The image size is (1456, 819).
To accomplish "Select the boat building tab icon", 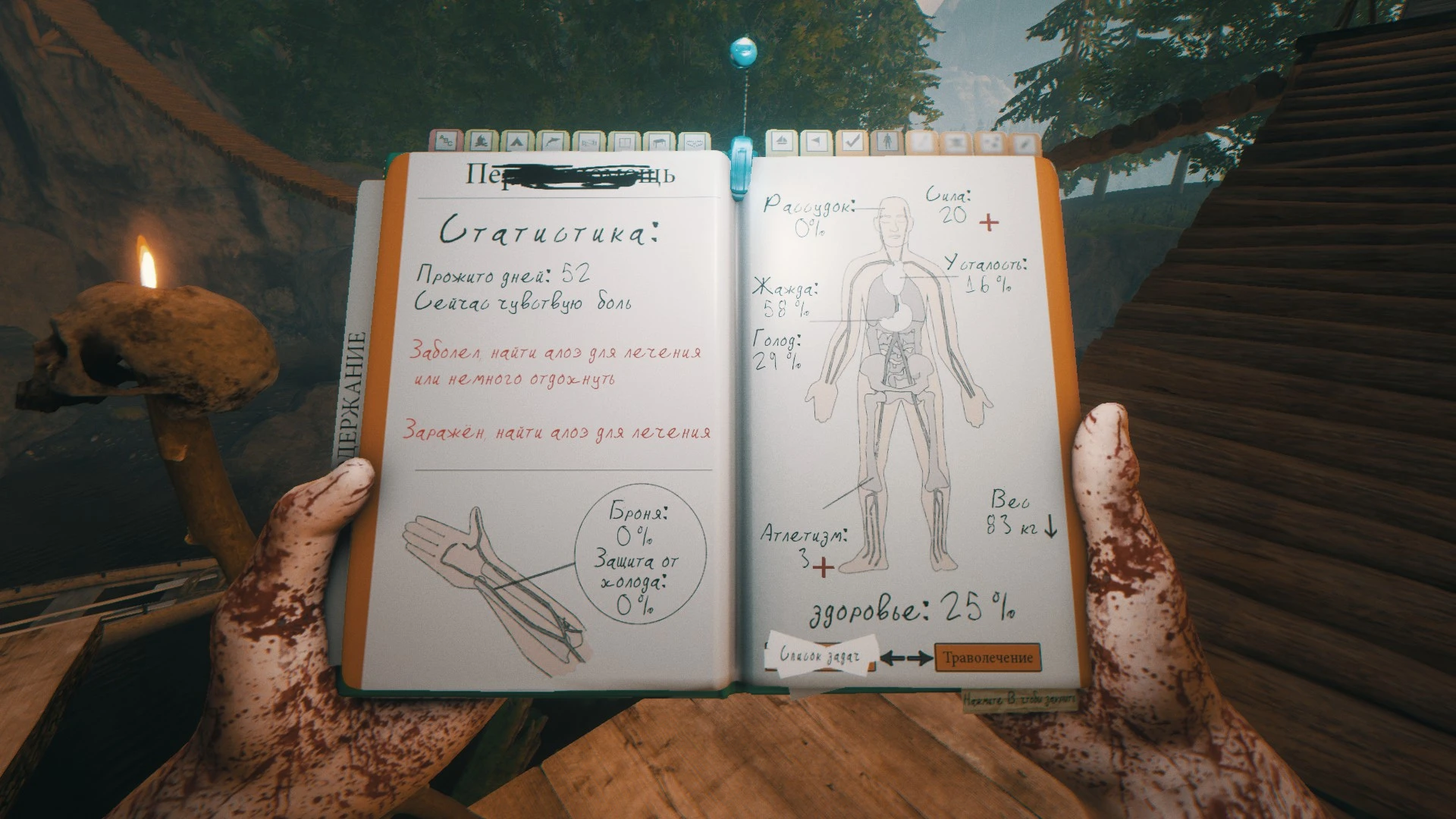I will 781,141.
